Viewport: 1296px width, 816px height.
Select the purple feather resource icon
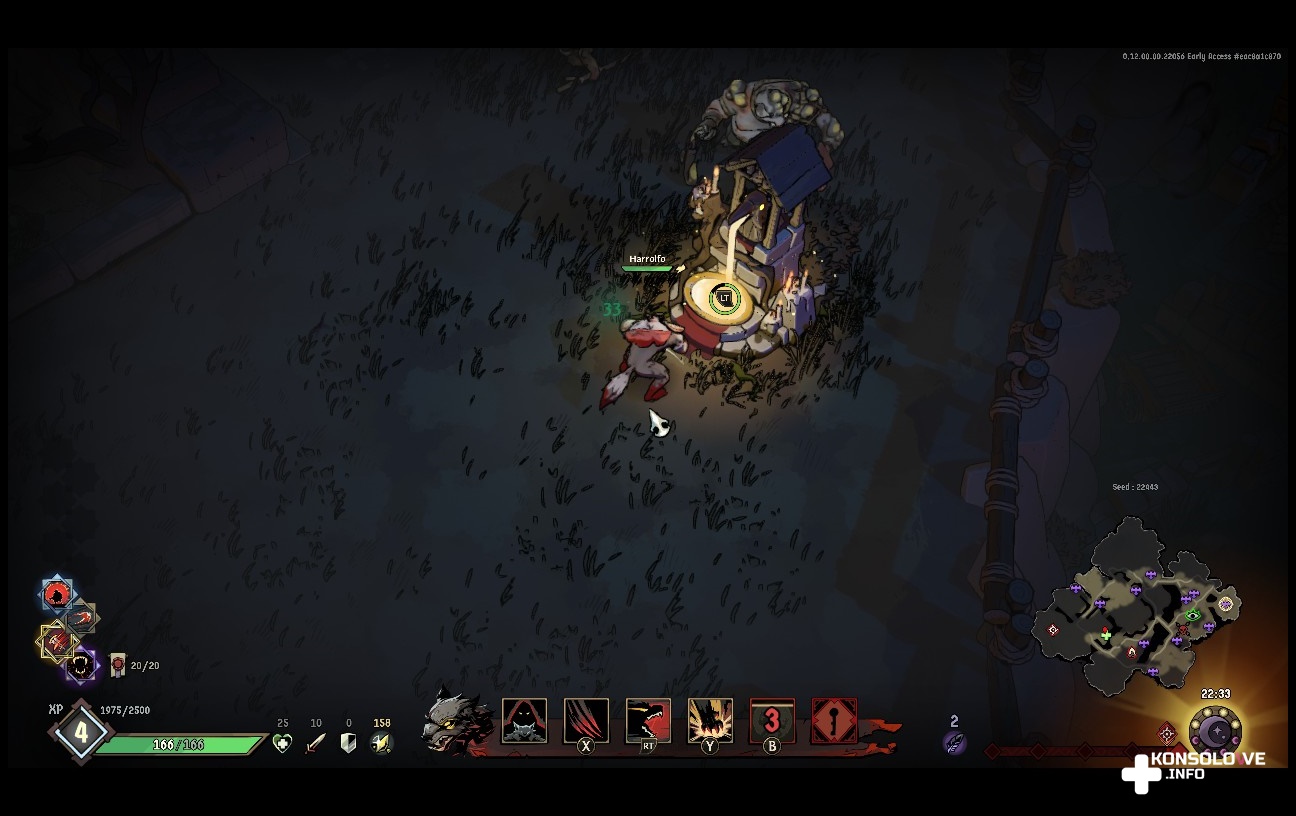[954, 742]
